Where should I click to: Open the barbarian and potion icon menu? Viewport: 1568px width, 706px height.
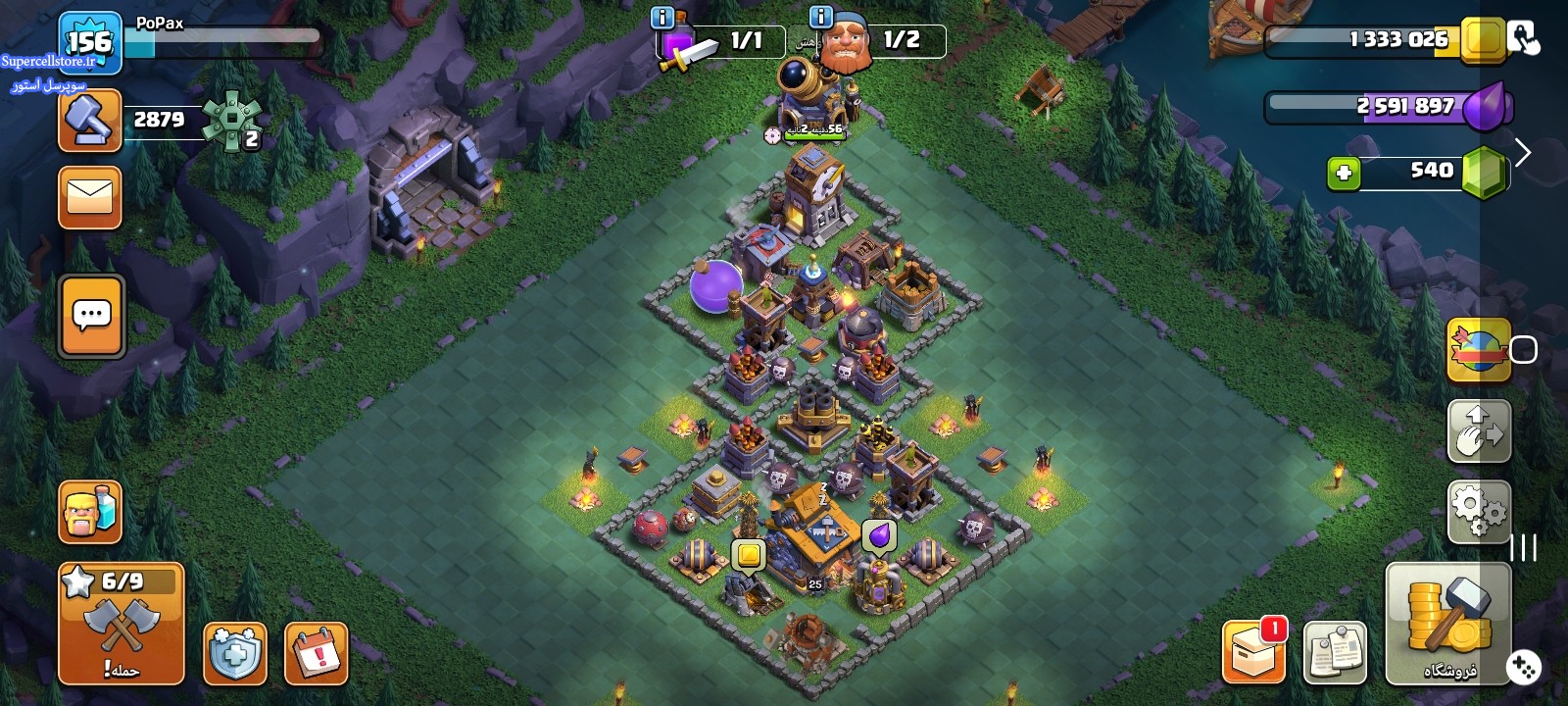[90, 512]
